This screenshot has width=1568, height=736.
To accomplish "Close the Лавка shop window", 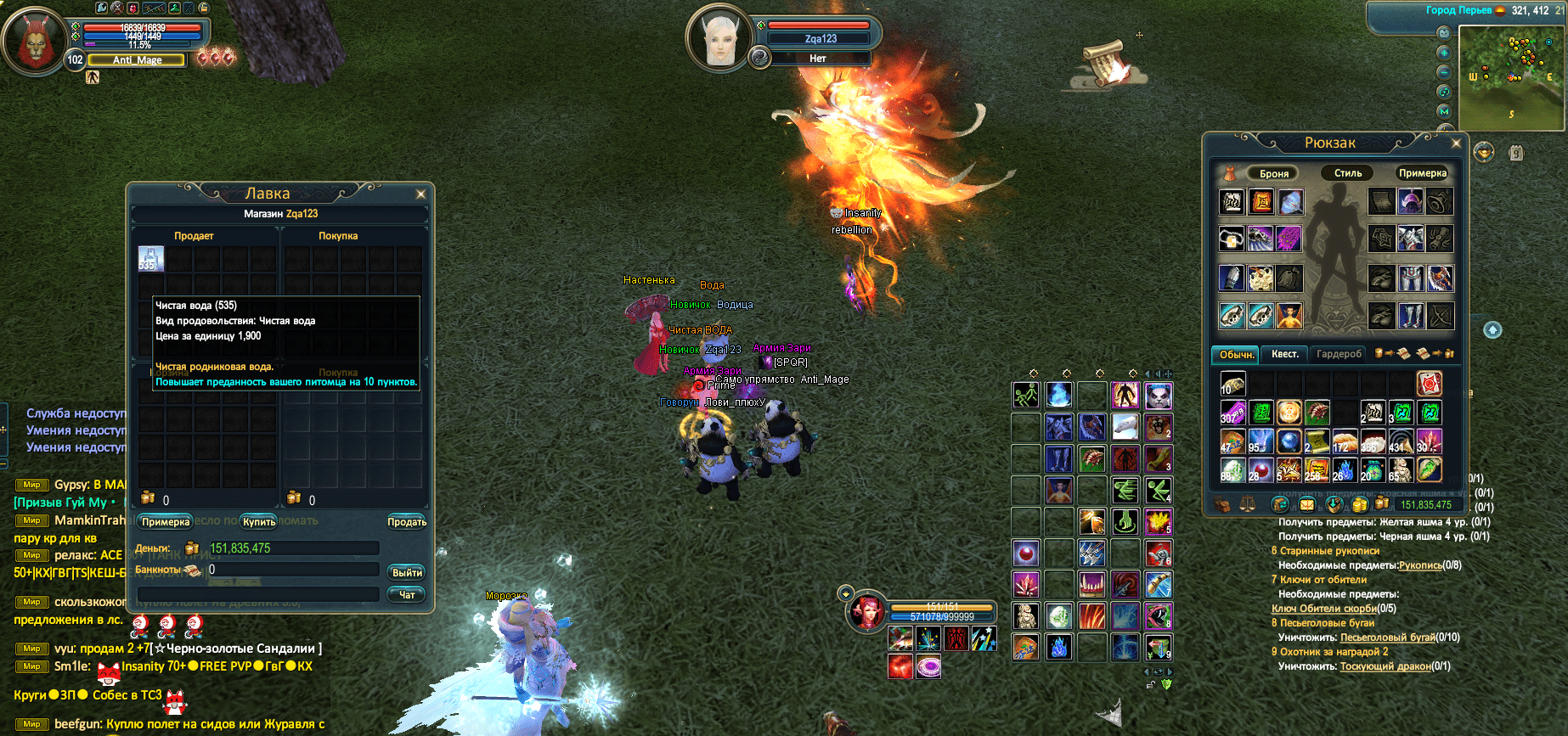I will click(x=420, y=194).
